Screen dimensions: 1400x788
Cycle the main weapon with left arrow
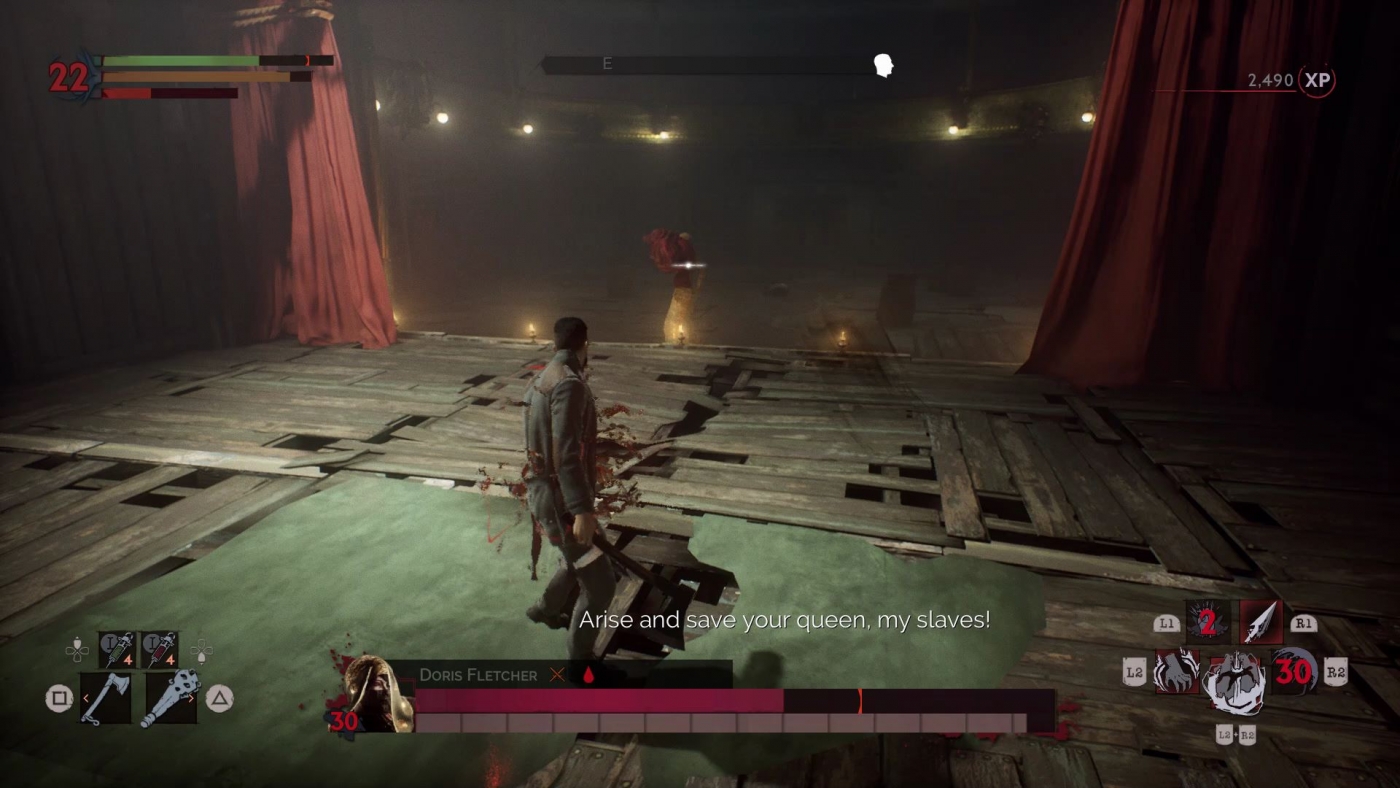87,697
